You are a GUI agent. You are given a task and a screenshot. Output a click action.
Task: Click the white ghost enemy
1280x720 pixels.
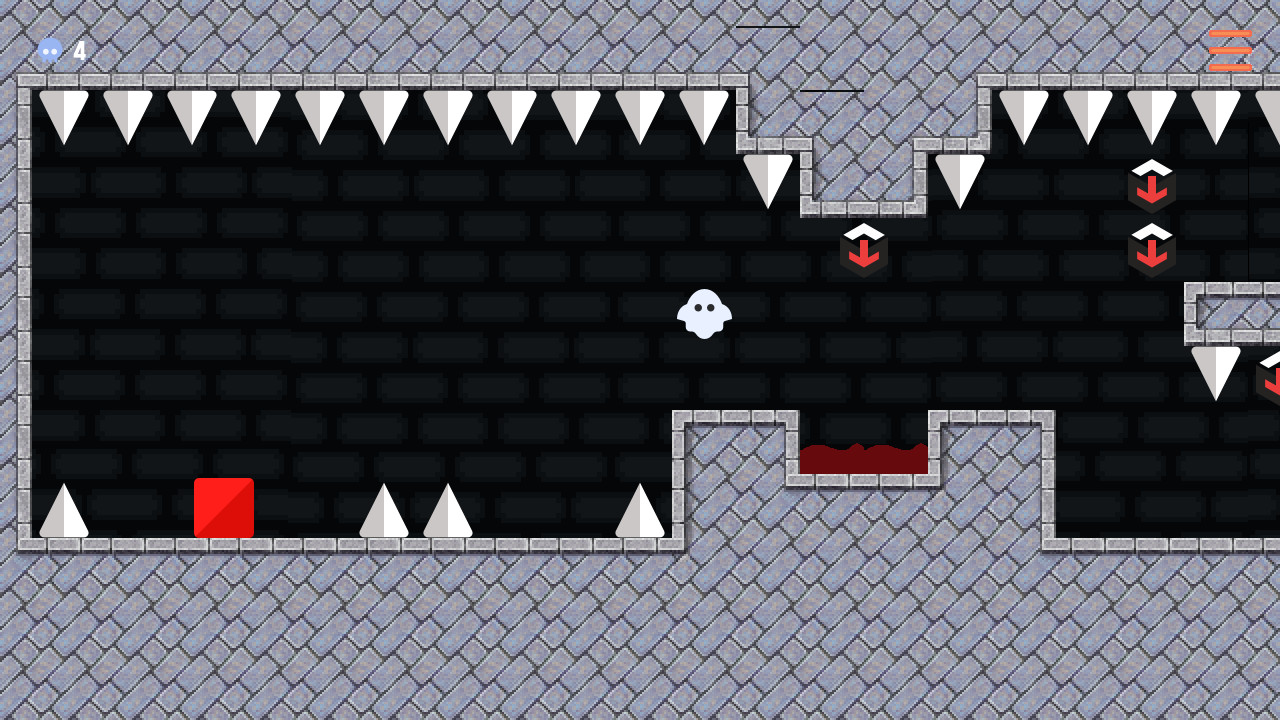coord(704,315)
